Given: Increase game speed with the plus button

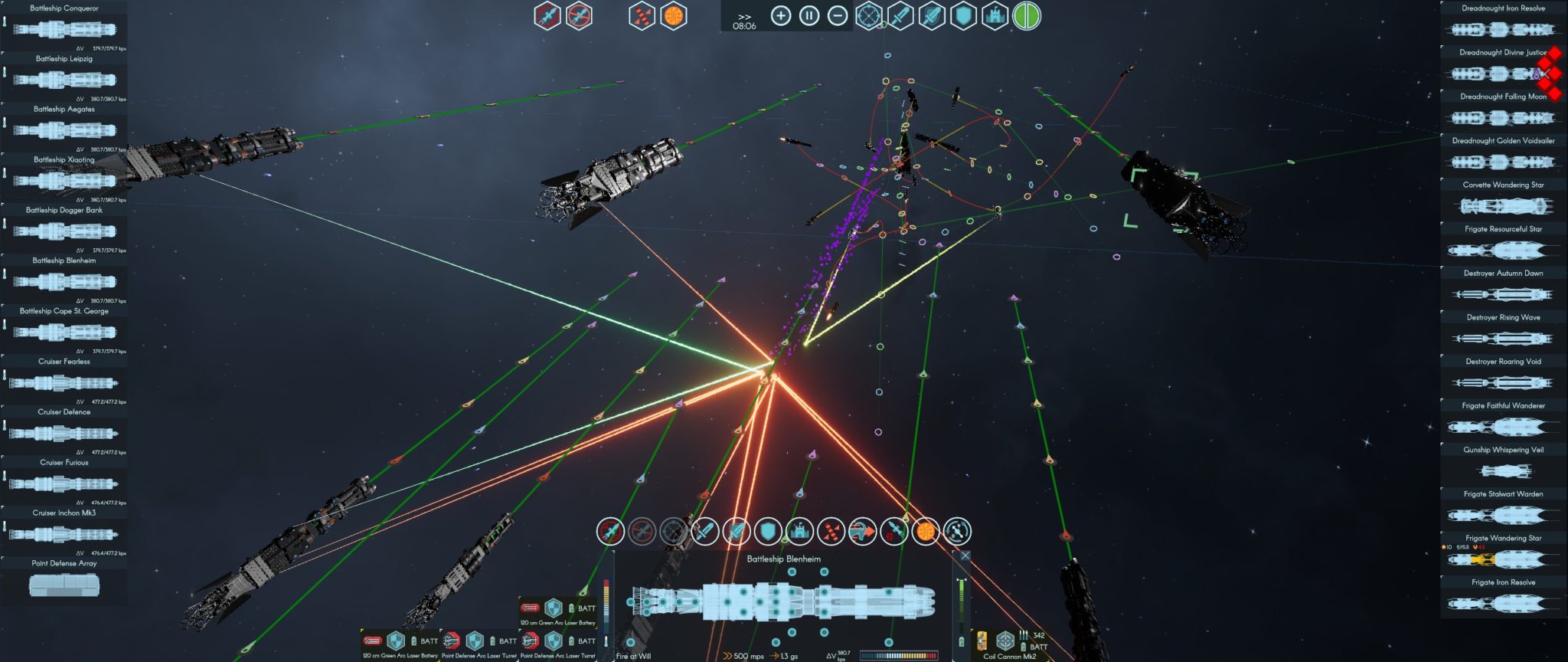Looking at the screenshot, I should (x=780, y=15).
